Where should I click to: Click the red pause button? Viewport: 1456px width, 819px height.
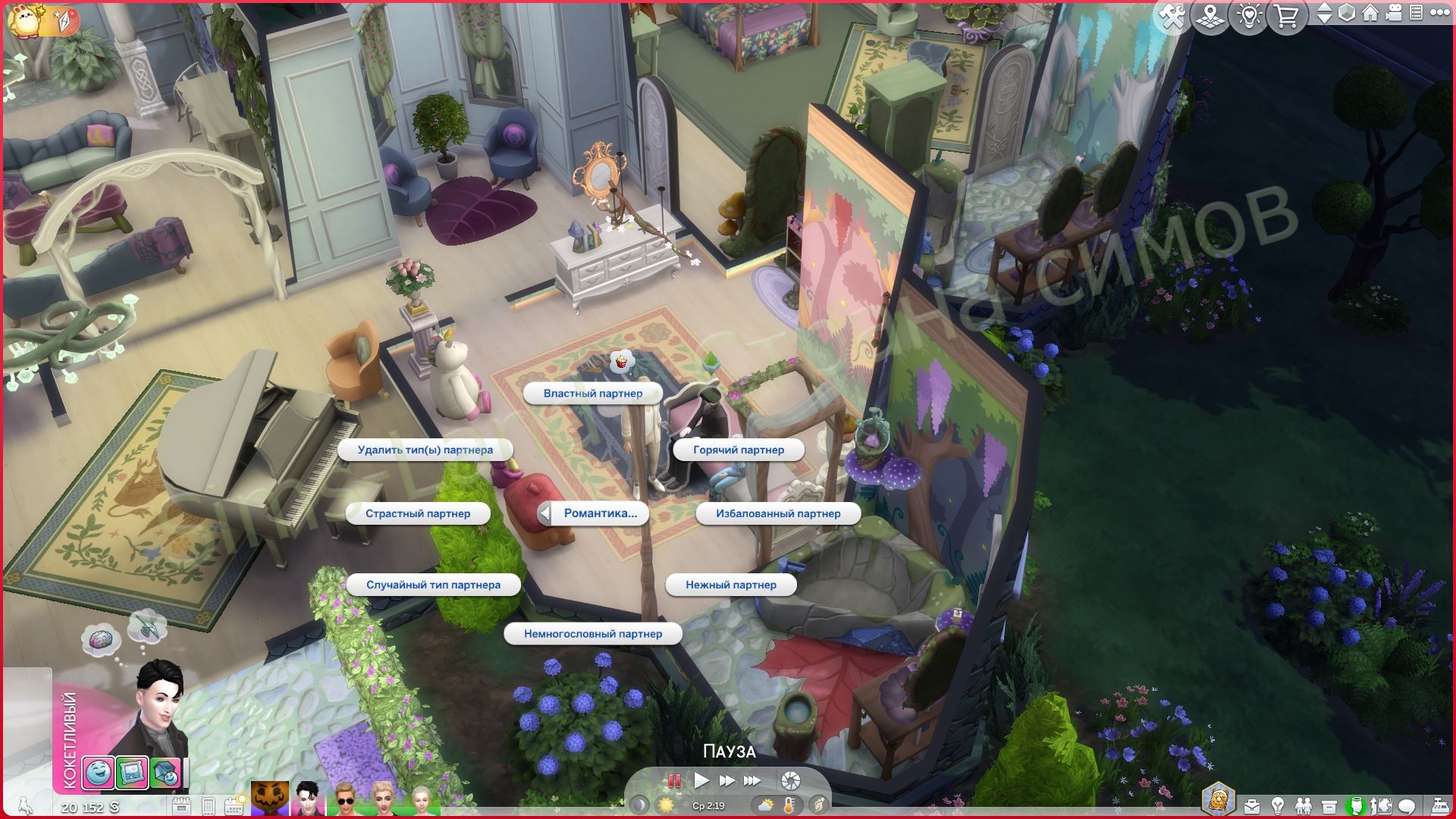674,780
